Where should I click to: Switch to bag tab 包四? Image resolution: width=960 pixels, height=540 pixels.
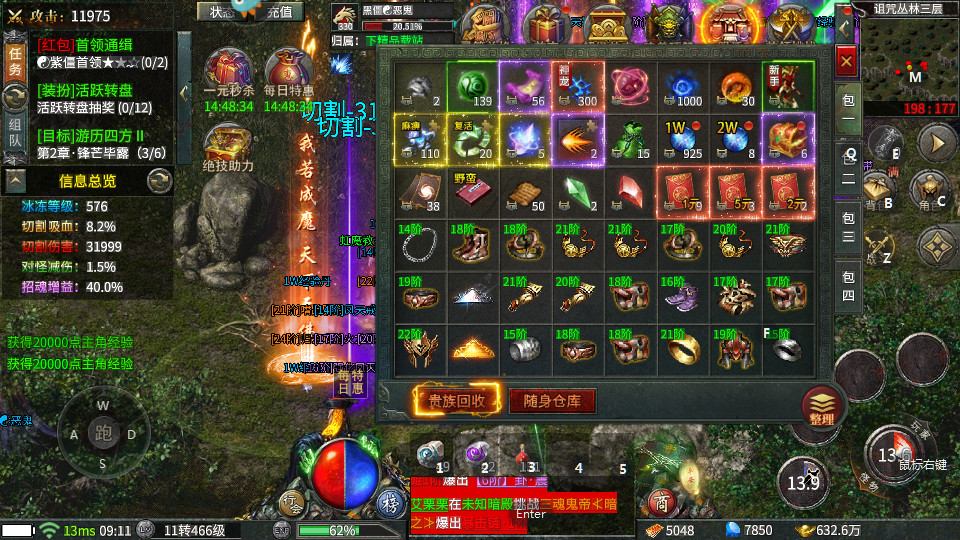coord(847,288)
